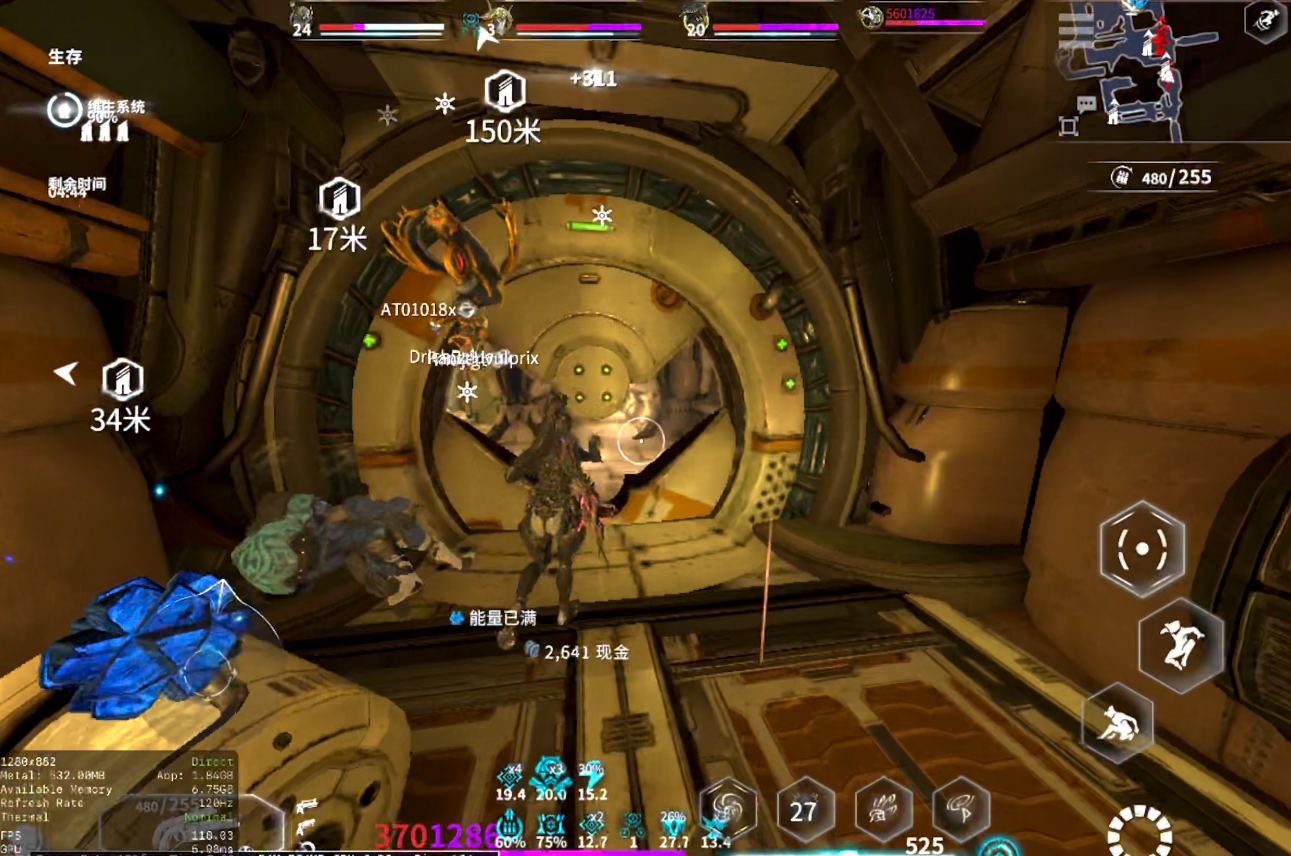Viewport: 1291px width, 856px height.
Task: Tap the life support objective indicator
Action: pyautogui.click(x=64, y=109)
